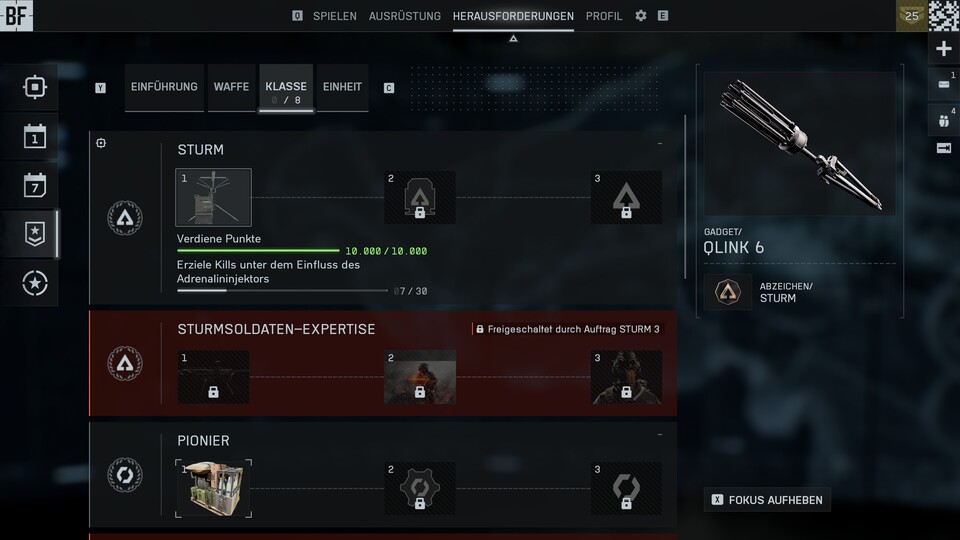The height and width of the screenshot is (540, 960).
Task: Click the Fokus Aufheben button
Action: (x=767, y=499)
